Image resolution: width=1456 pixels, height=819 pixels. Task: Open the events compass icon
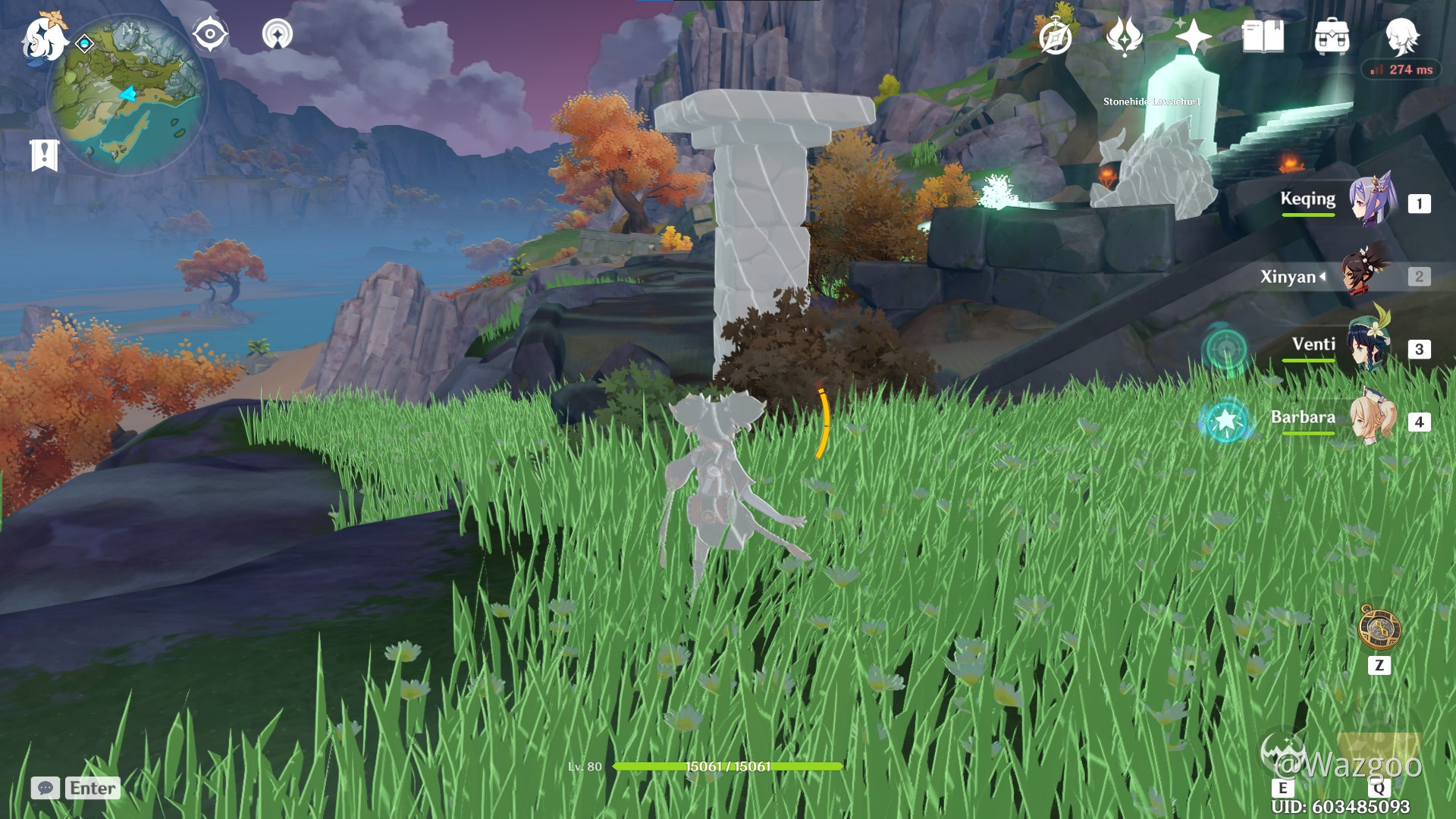click(1056, 36)
